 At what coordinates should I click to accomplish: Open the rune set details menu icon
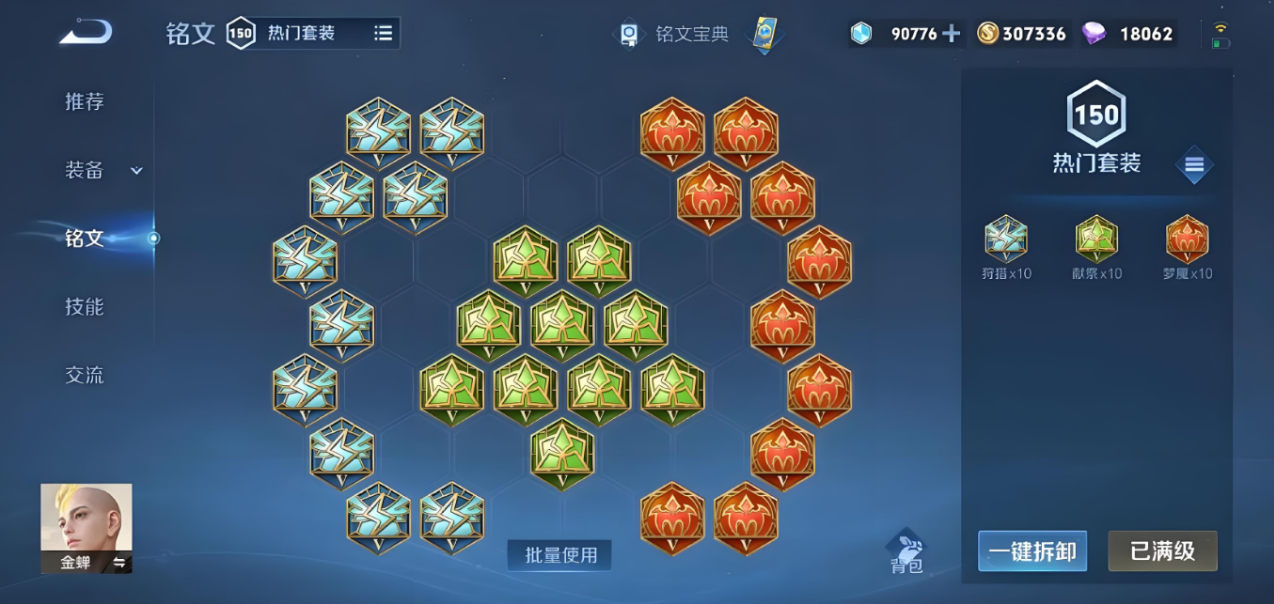click(1194, 165)
